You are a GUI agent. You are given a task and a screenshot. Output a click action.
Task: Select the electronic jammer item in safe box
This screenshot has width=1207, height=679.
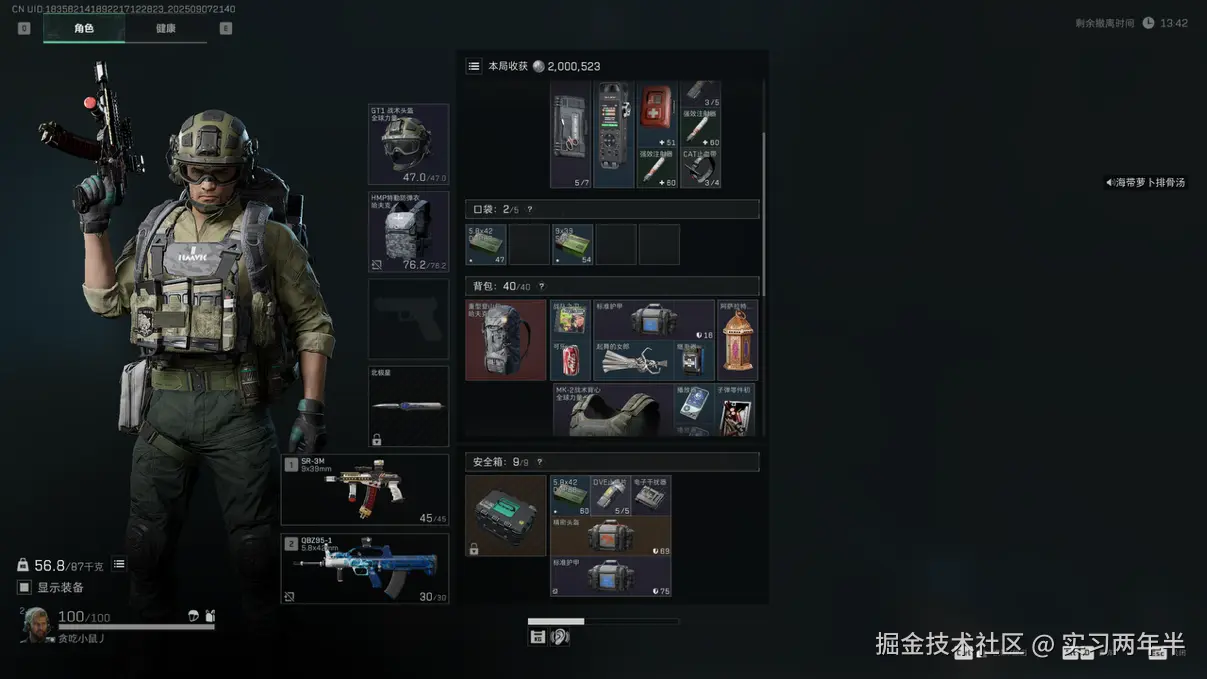coord(650,496)
